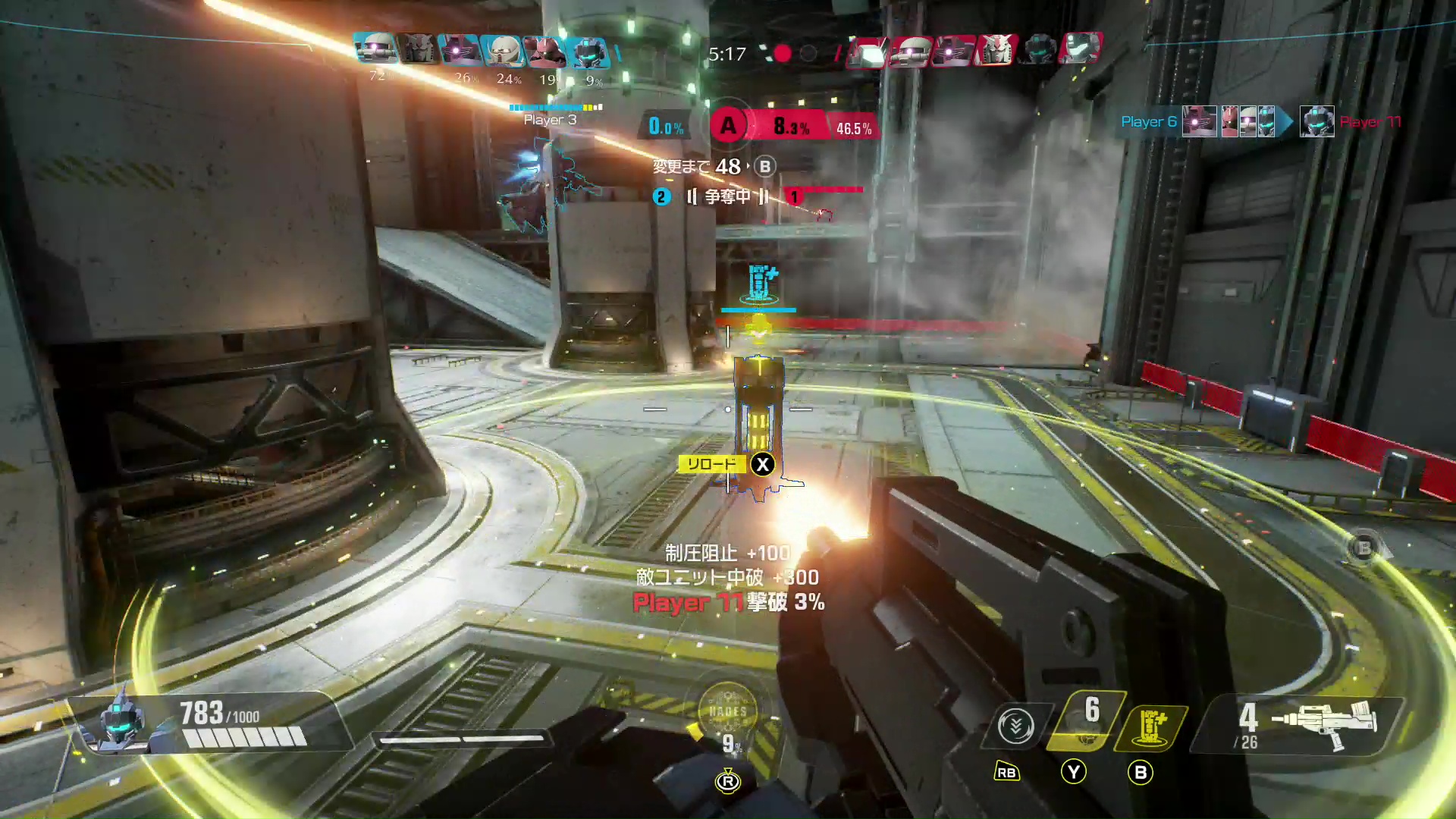This screenshot has width=1456, height=819.
Task: Select the skill on 6-second cooldown
Action: click(x=1084, y=720)
